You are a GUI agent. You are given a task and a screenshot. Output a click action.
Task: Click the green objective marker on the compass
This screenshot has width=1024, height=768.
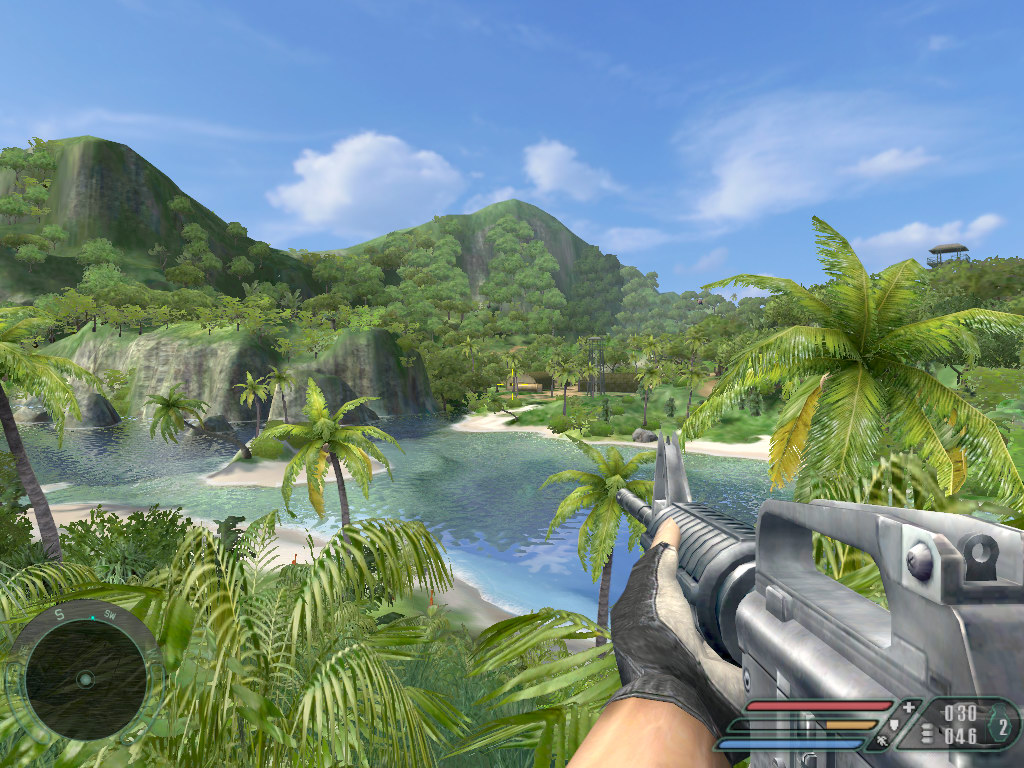pos(93,619)
